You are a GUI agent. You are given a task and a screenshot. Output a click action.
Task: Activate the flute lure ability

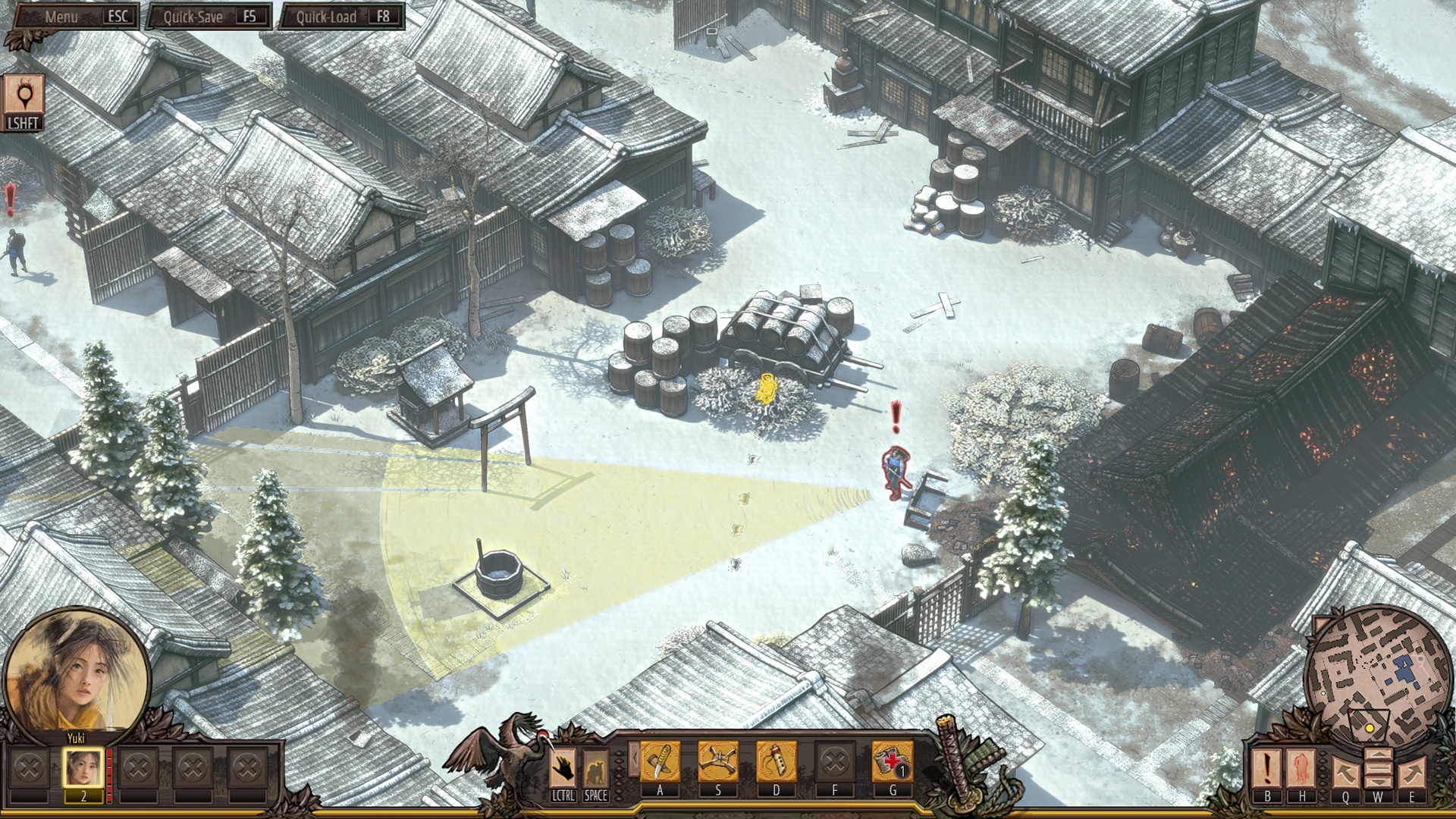(776, 762)
